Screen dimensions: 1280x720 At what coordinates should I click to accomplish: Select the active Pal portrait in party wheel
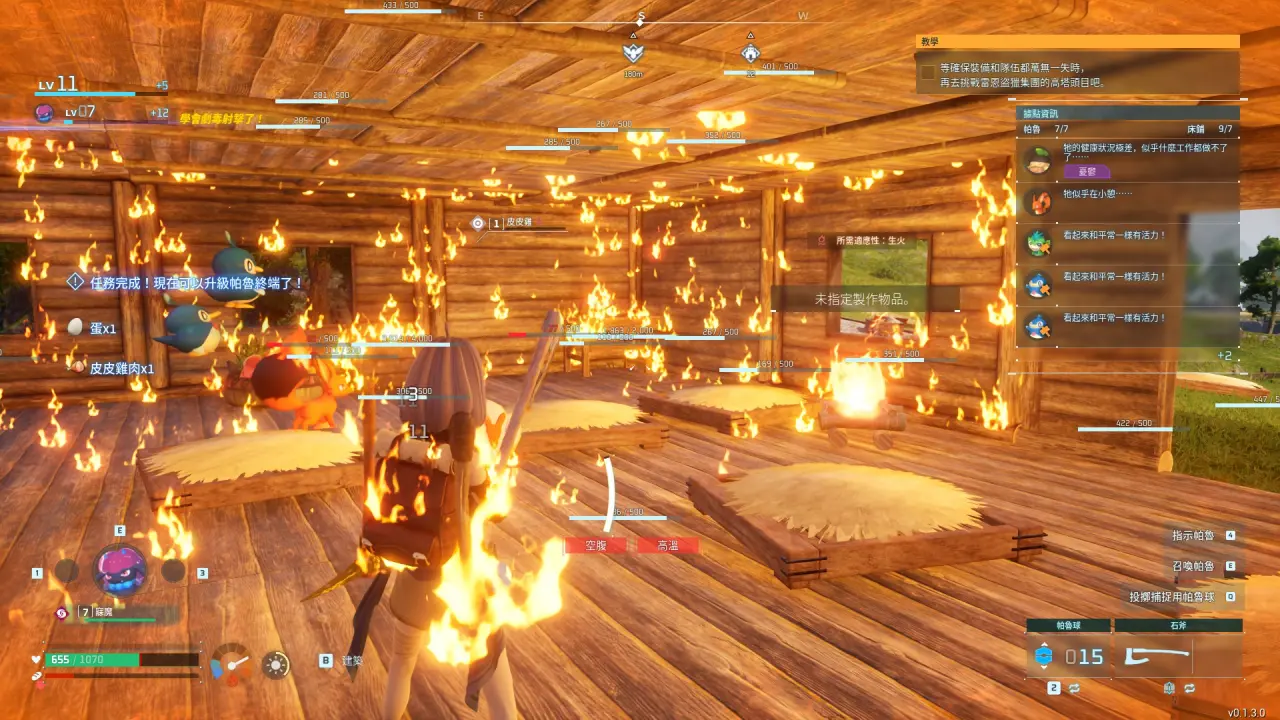click(x=120, y=570)
